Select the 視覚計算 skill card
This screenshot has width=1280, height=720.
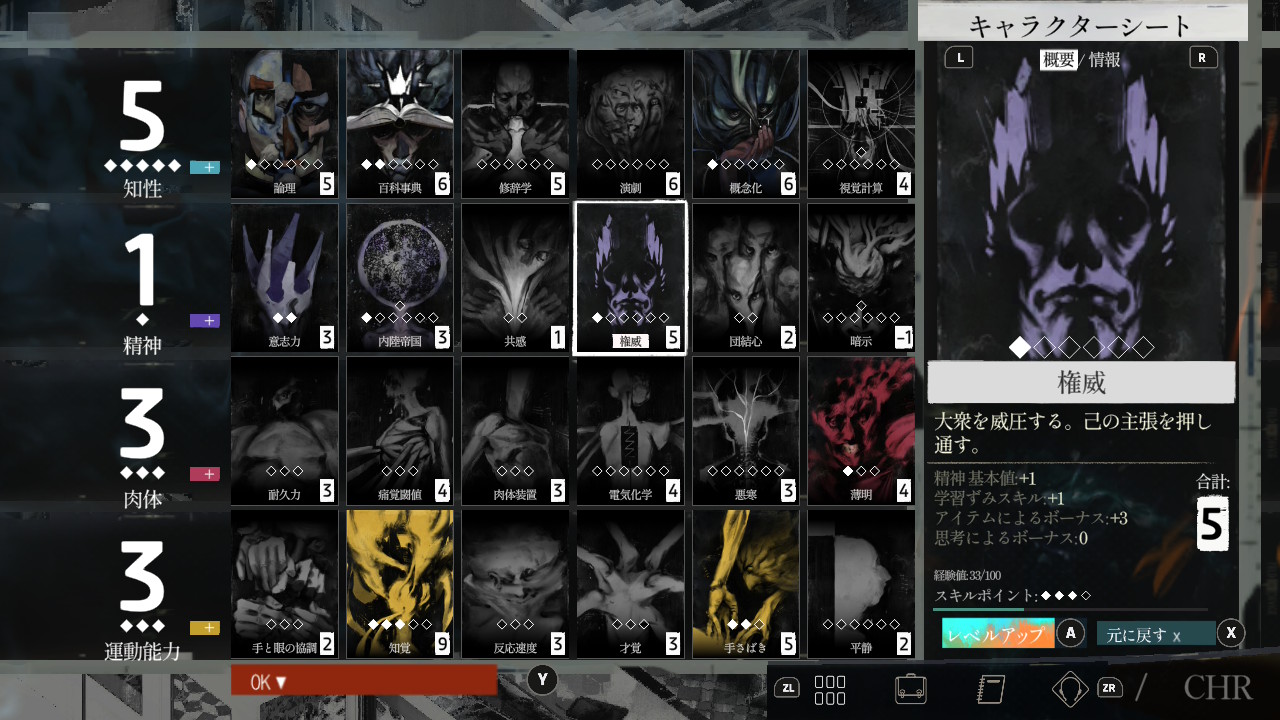pyautogui.click(x=860, y=123)
